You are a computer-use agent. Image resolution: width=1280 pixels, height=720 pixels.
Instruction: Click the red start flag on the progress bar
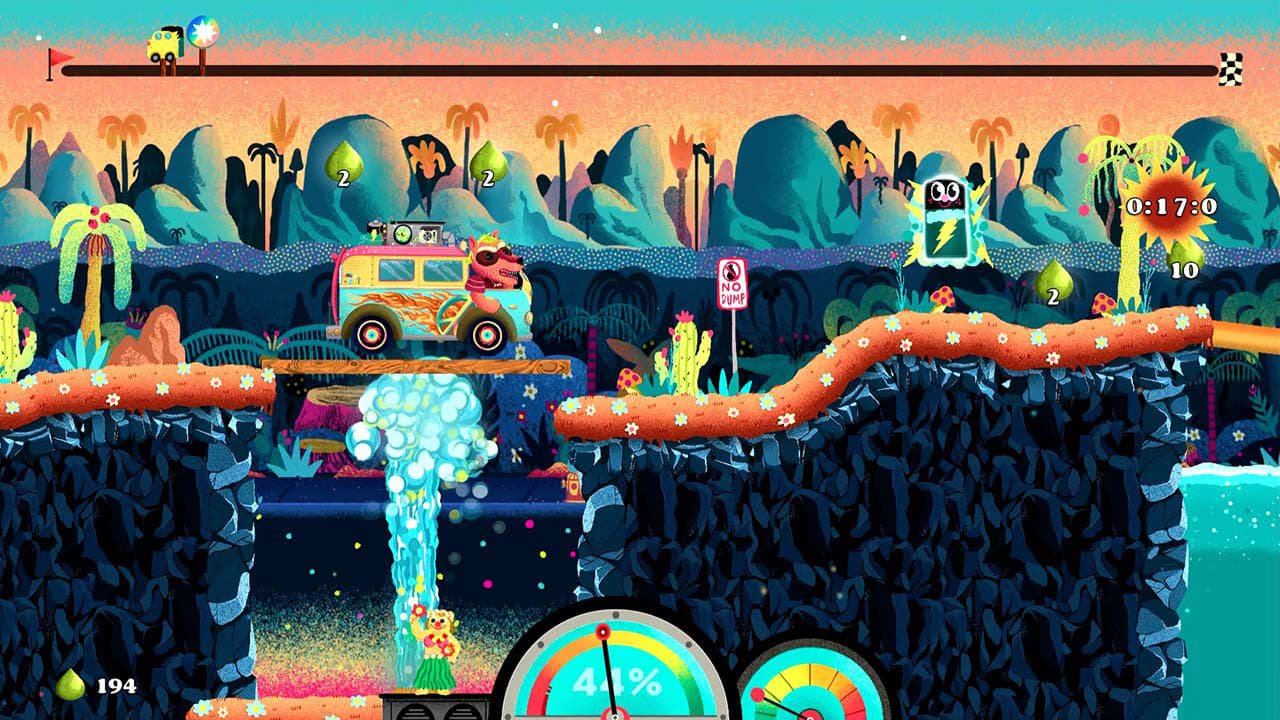[x=59, y=57]
